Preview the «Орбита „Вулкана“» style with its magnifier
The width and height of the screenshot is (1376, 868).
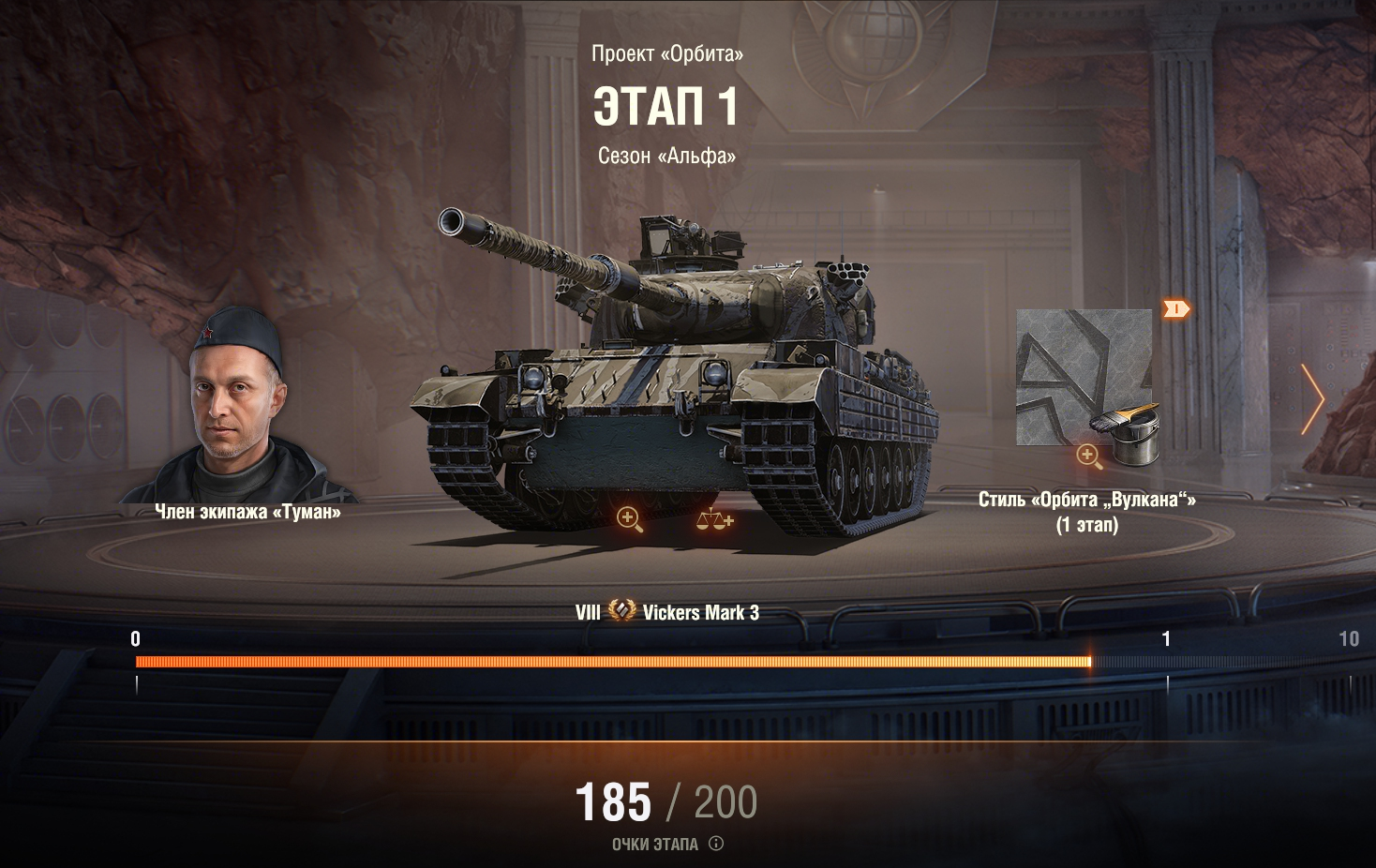click(1088, 456)
